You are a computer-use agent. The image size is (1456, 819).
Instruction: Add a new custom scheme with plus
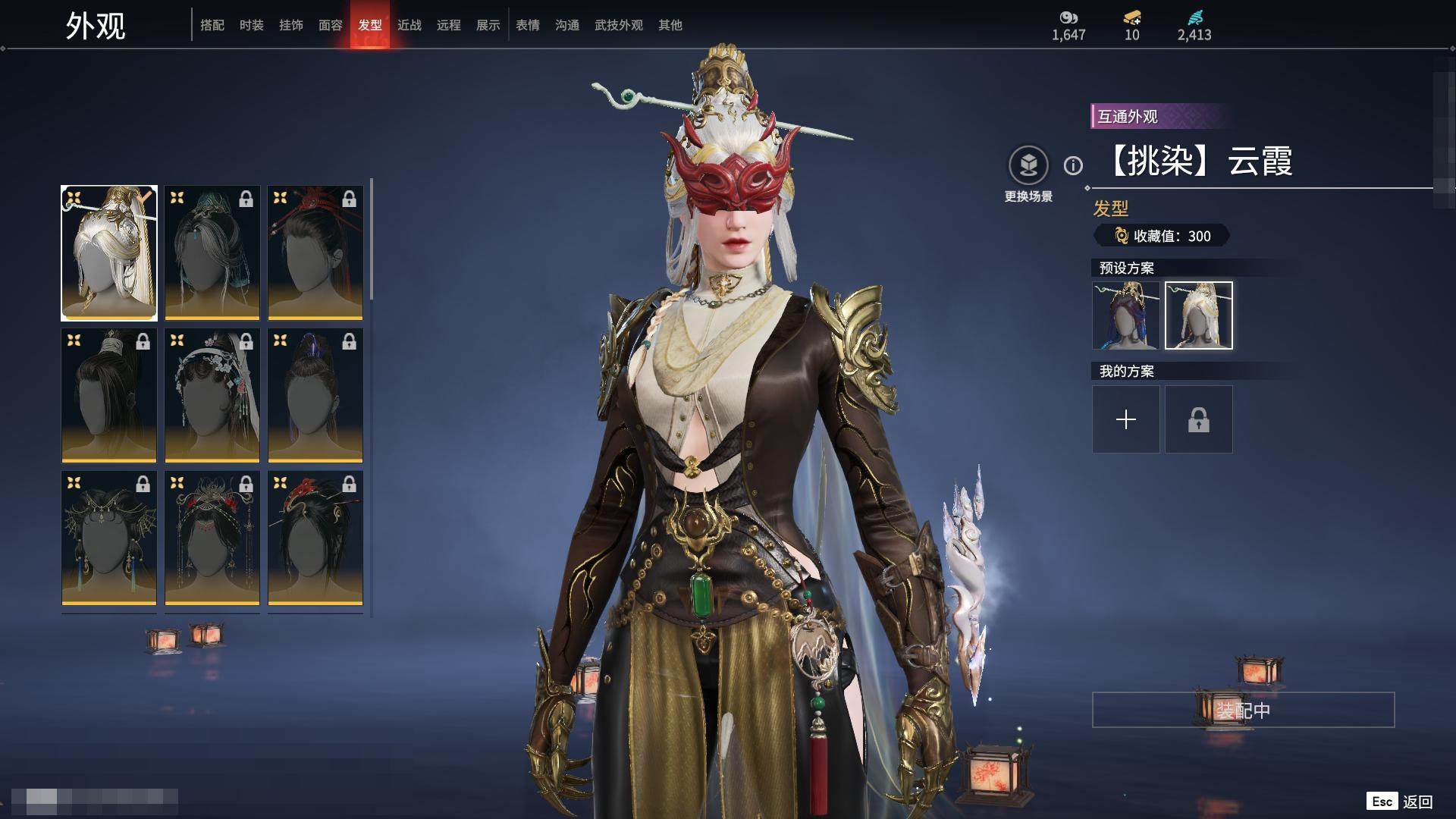(x=1126, y=419)
